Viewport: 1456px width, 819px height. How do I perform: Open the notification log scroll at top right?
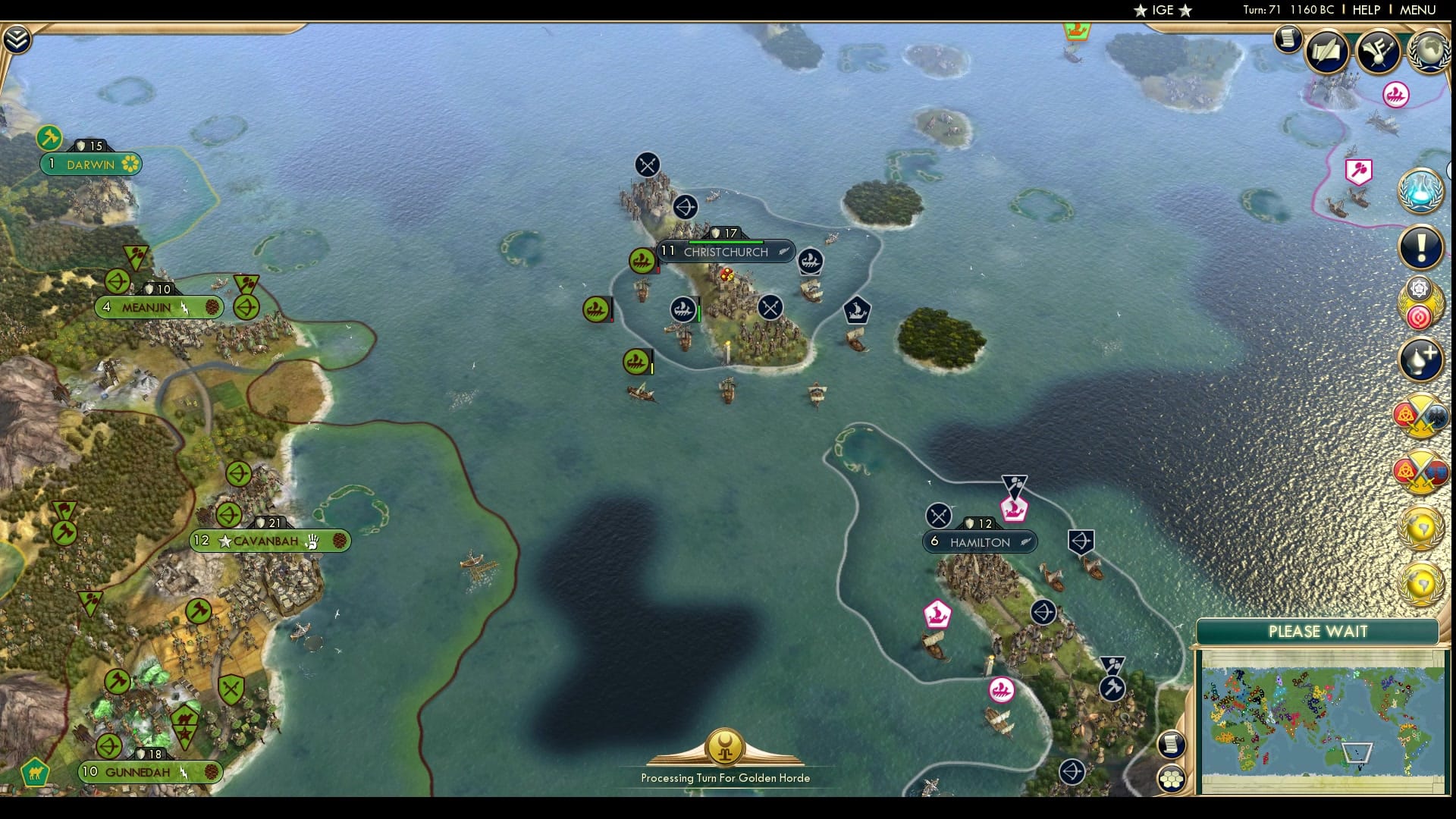[x=1287, y=39]
